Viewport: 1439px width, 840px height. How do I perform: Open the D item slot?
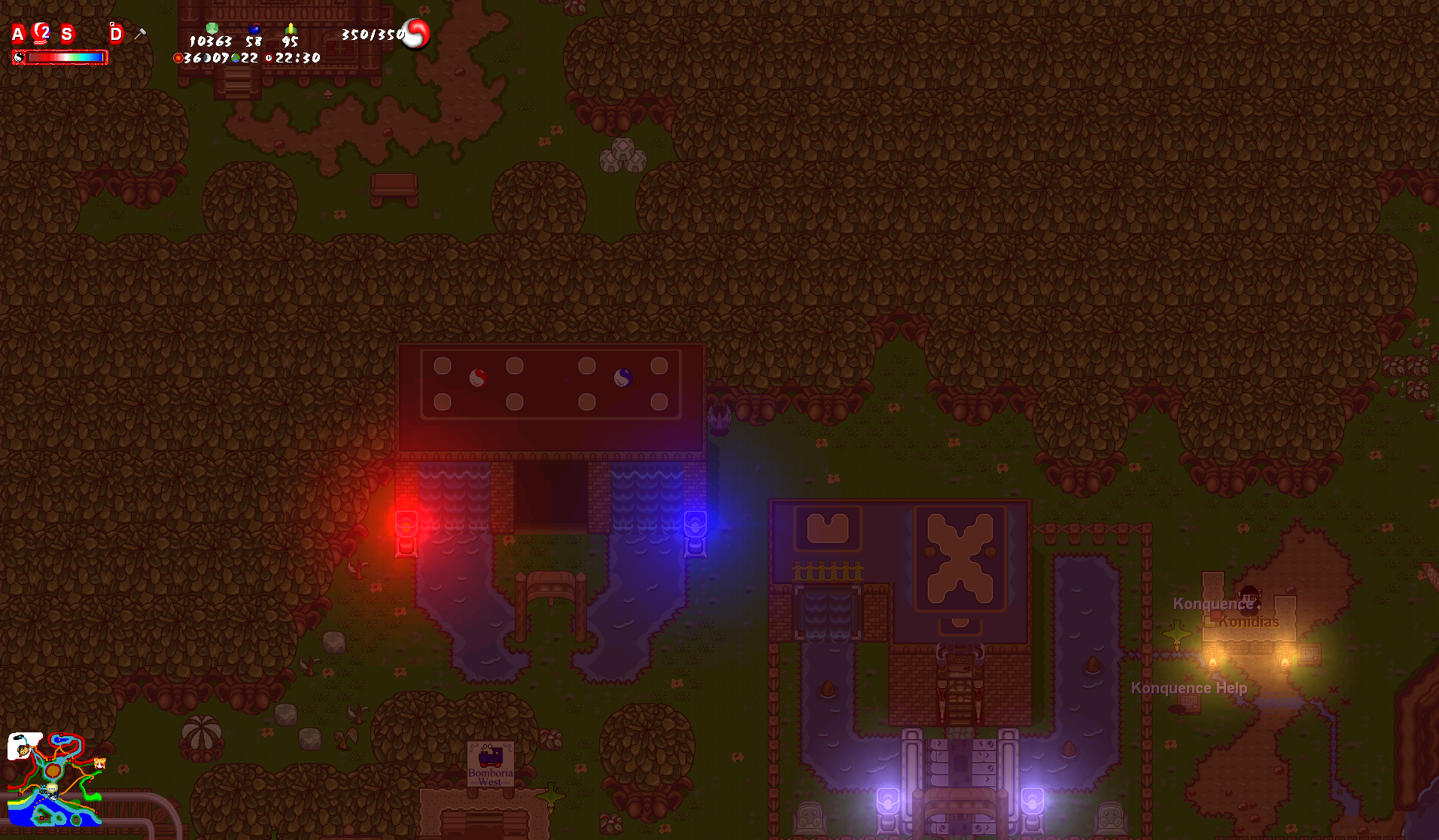pyautogui.click(x=115, y=34)
